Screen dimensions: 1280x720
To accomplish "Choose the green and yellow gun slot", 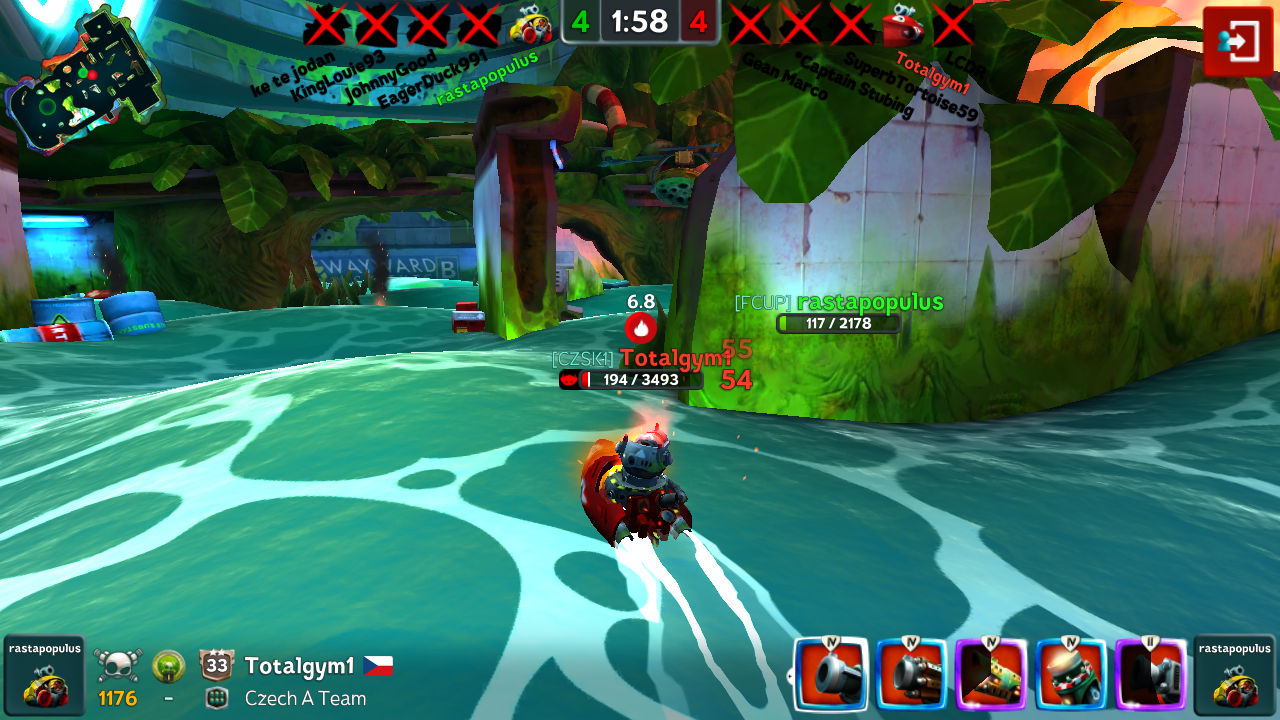I will pos(991,676).
